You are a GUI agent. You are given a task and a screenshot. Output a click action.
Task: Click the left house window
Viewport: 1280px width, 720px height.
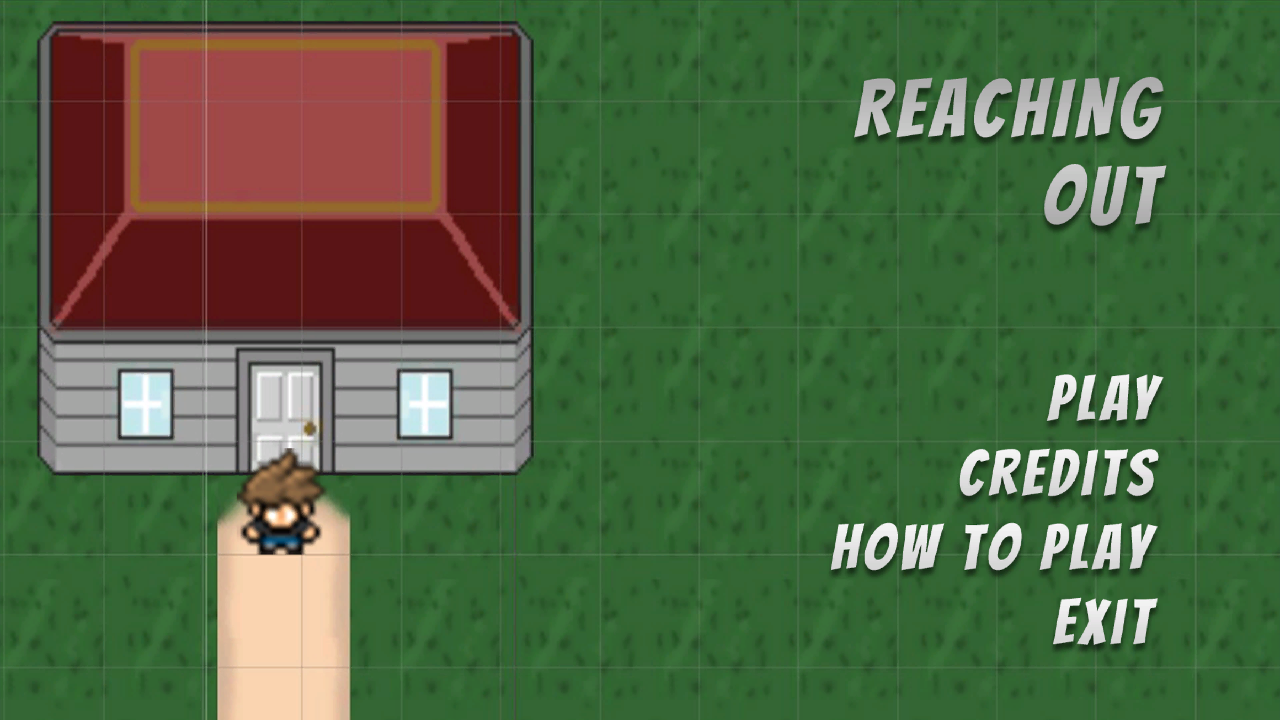point(146,404)
